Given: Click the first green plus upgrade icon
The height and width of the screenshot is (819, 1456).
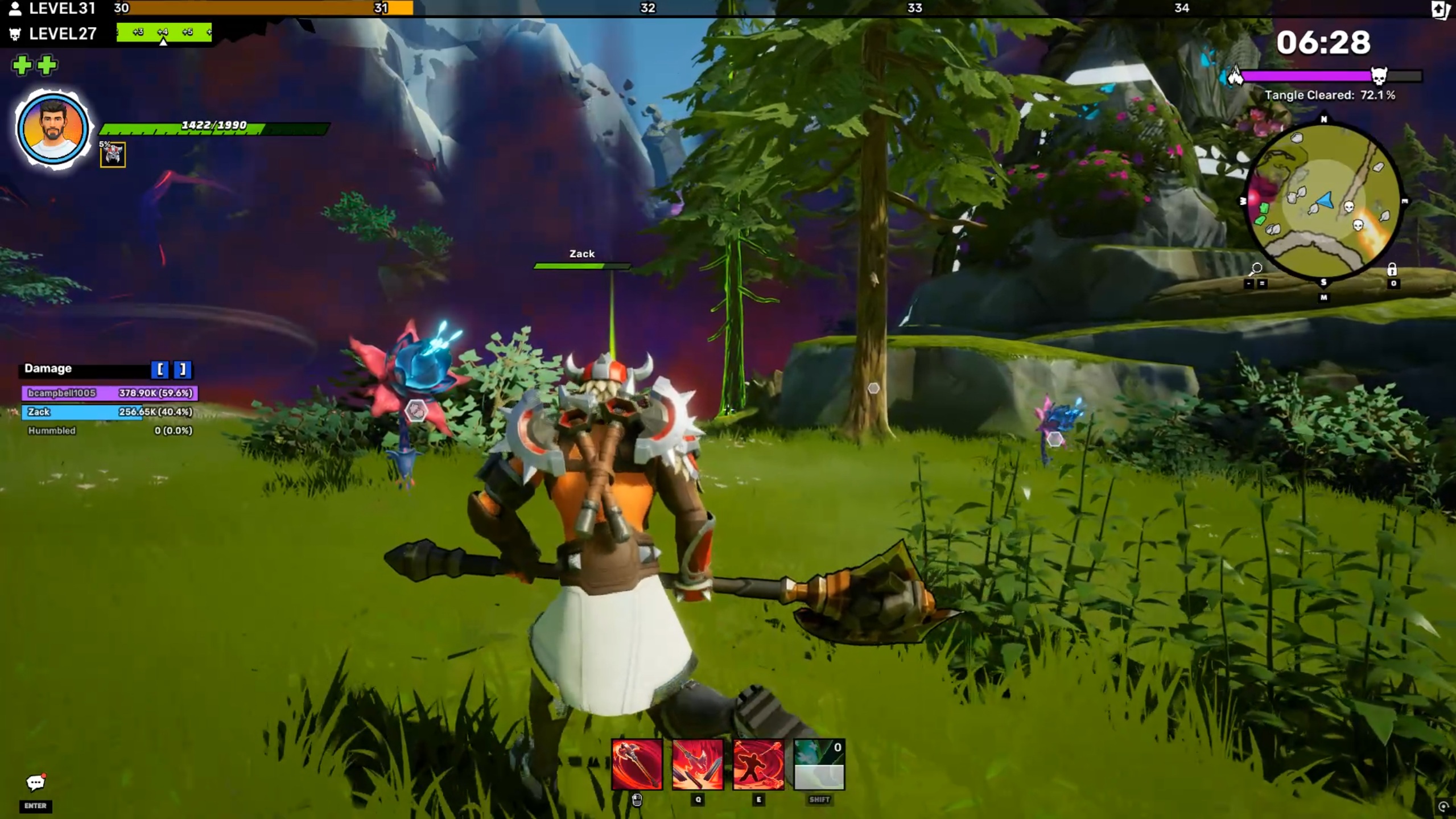Looking at the screenshot, I should tap(22, 65).
